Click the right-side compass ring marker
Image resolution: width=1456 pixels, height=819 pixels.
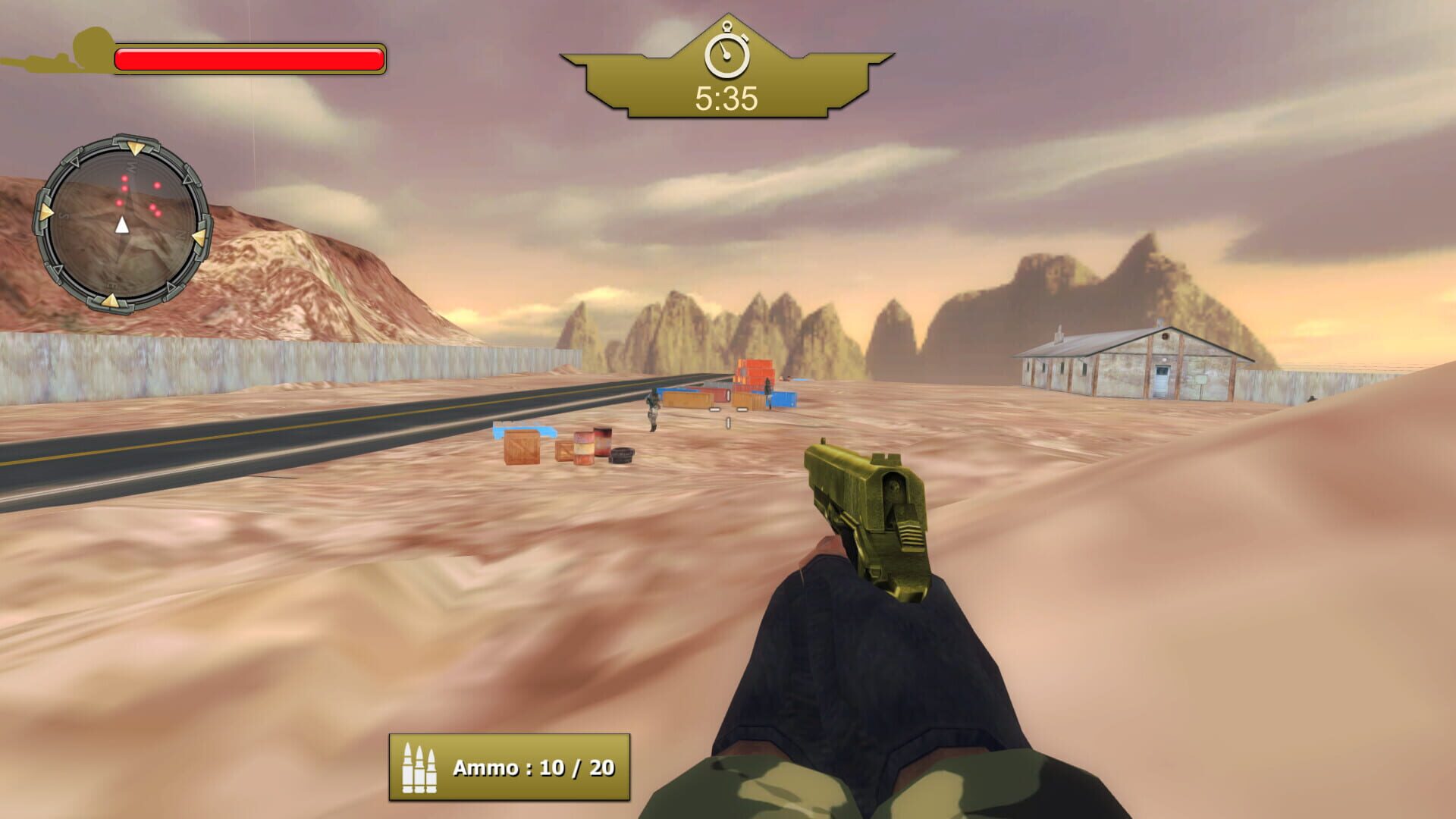(199, 237)
